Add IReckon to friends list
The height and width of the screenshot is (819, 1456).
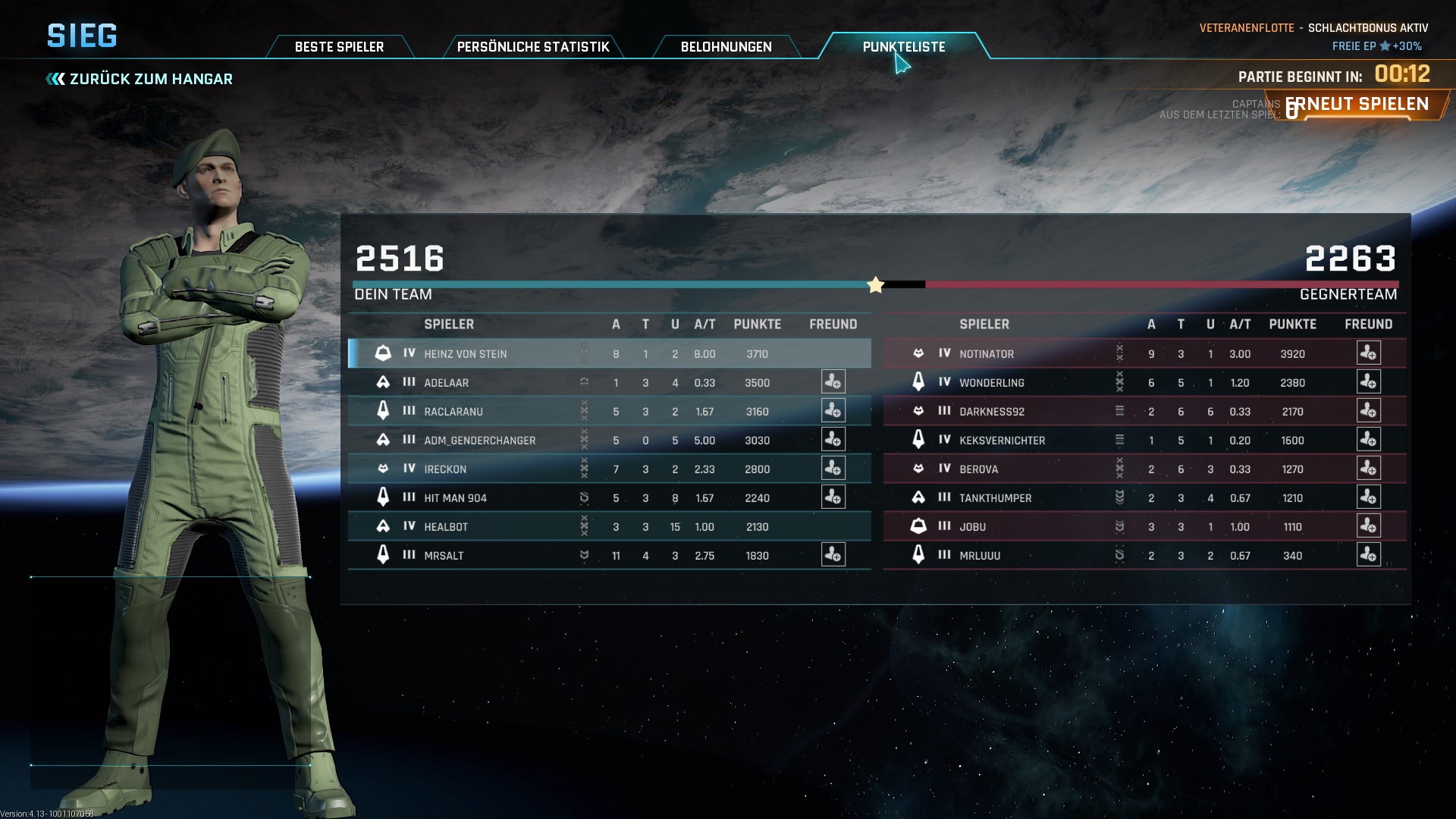pos(833,469)
